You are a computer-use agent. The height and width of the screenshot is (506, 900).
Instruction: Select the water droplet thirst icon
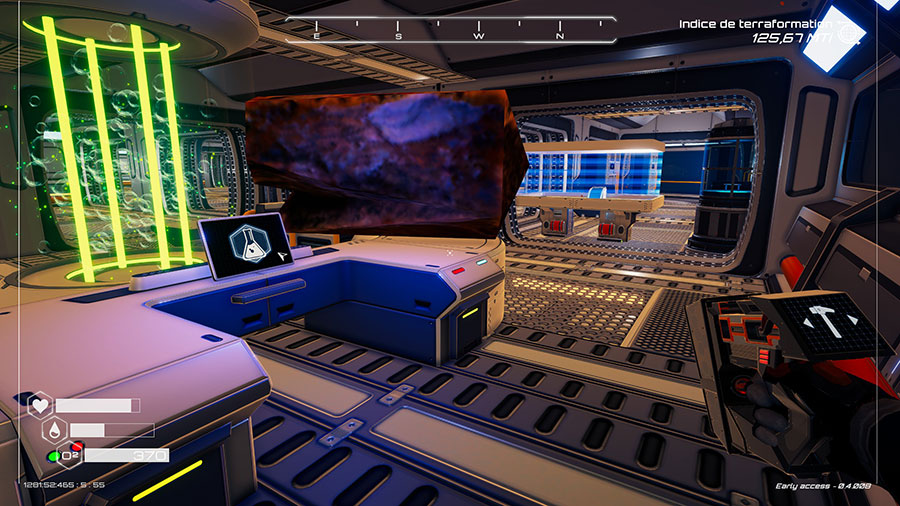click(54, 430)
